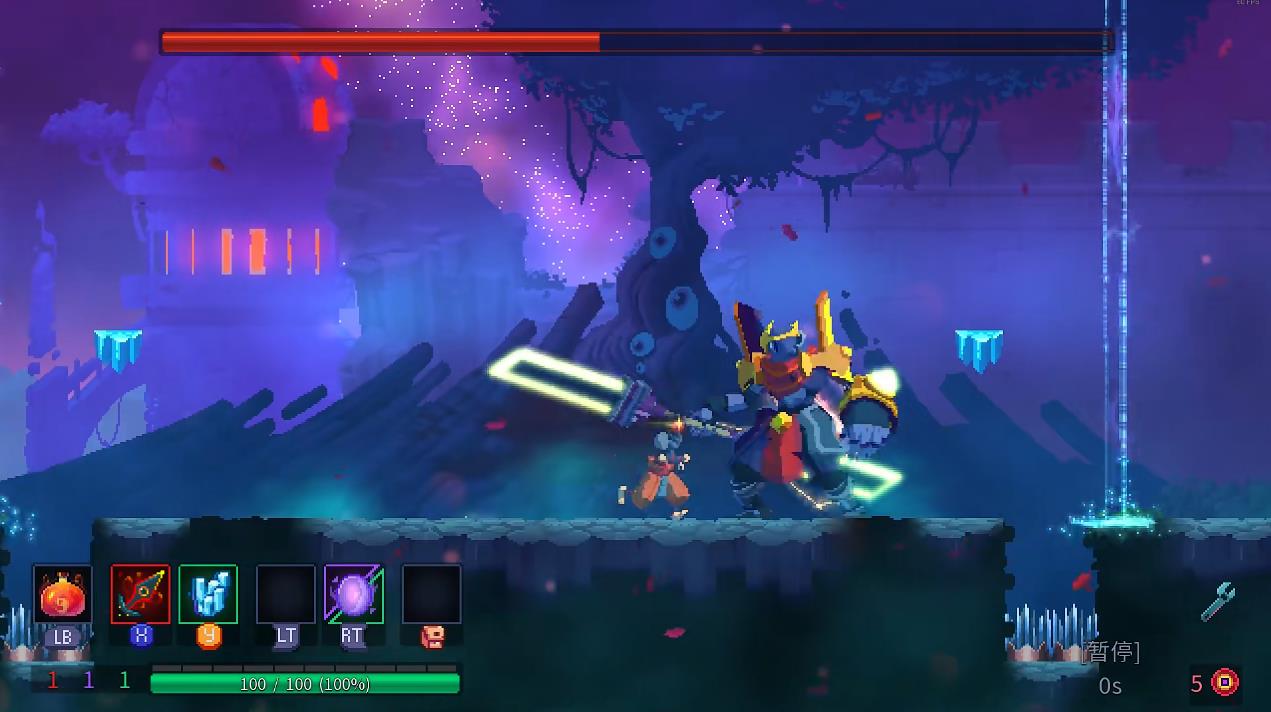Activate the purple orb skill
Image resolution: width=1271 pixels, height=712 pixels.
354,594
